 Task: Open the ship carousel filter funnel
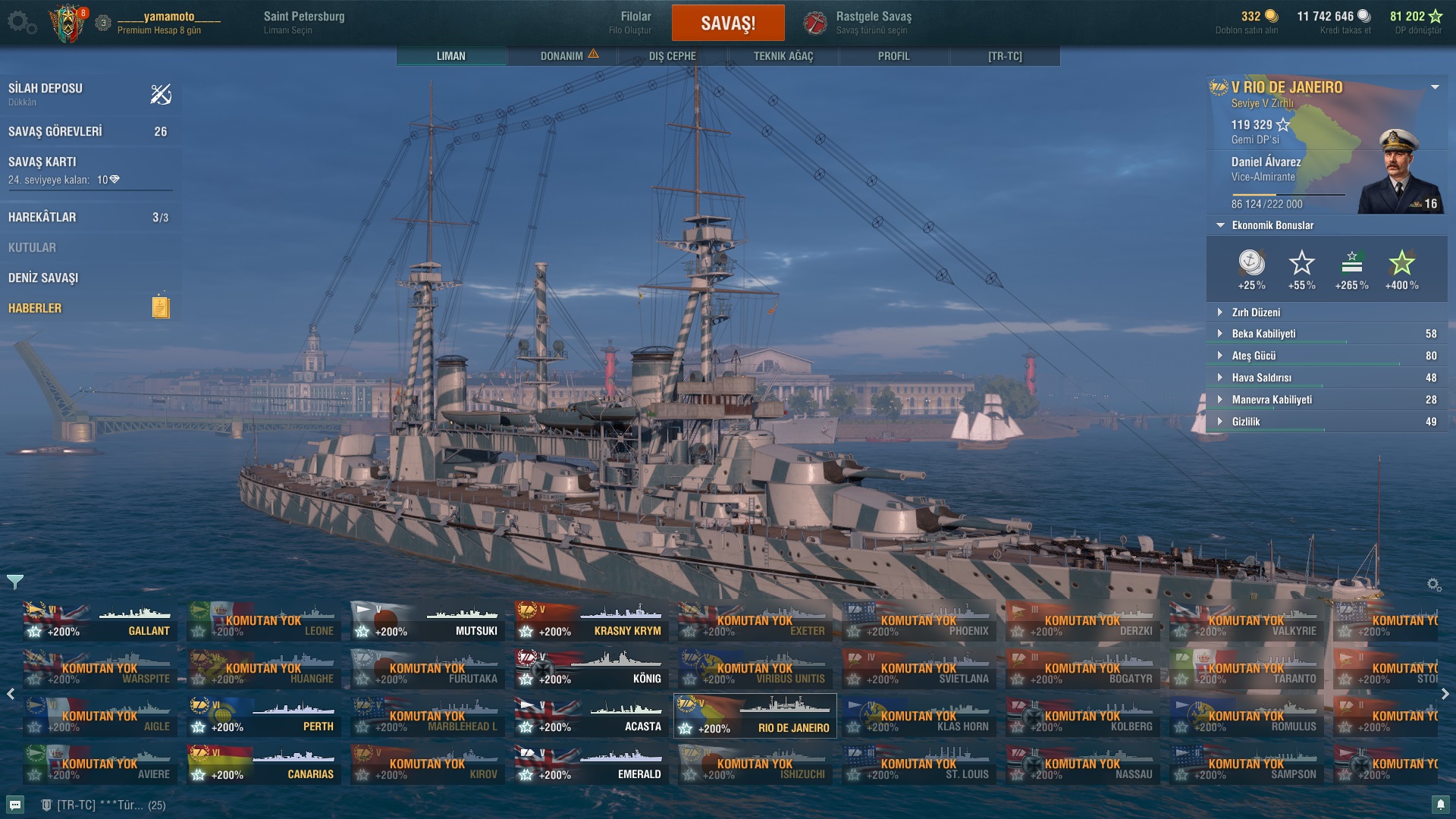coord(15,582)
